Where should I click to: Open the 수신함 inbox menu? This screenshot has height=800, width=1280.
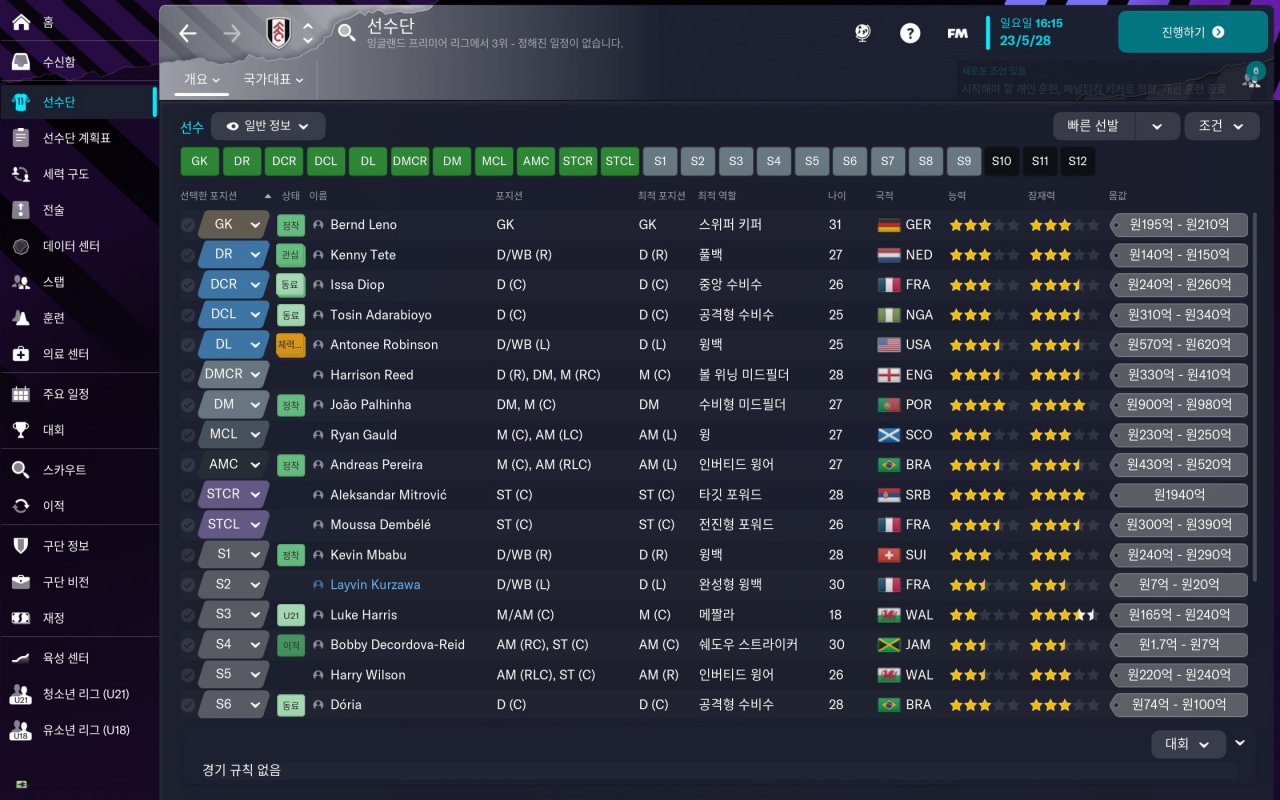click(x=59, y=62)
